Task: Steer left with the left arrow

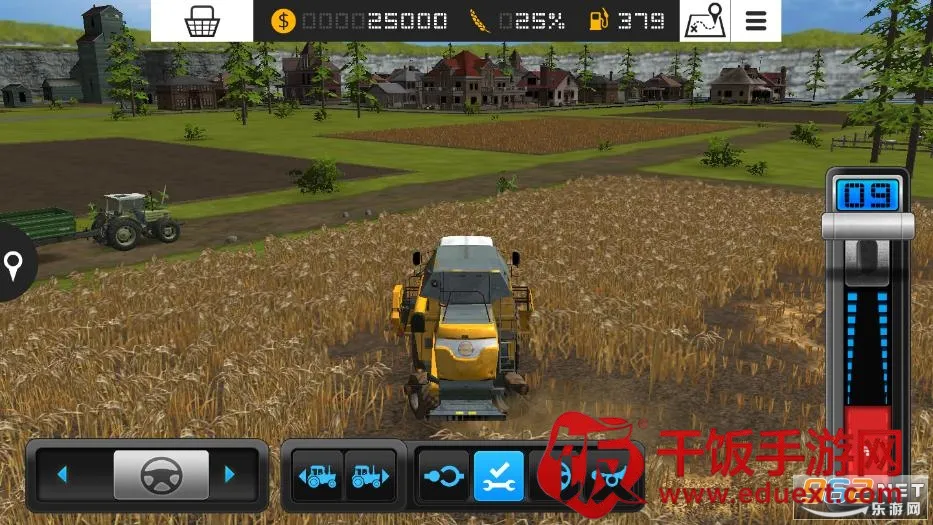Action: coord(62,474)
